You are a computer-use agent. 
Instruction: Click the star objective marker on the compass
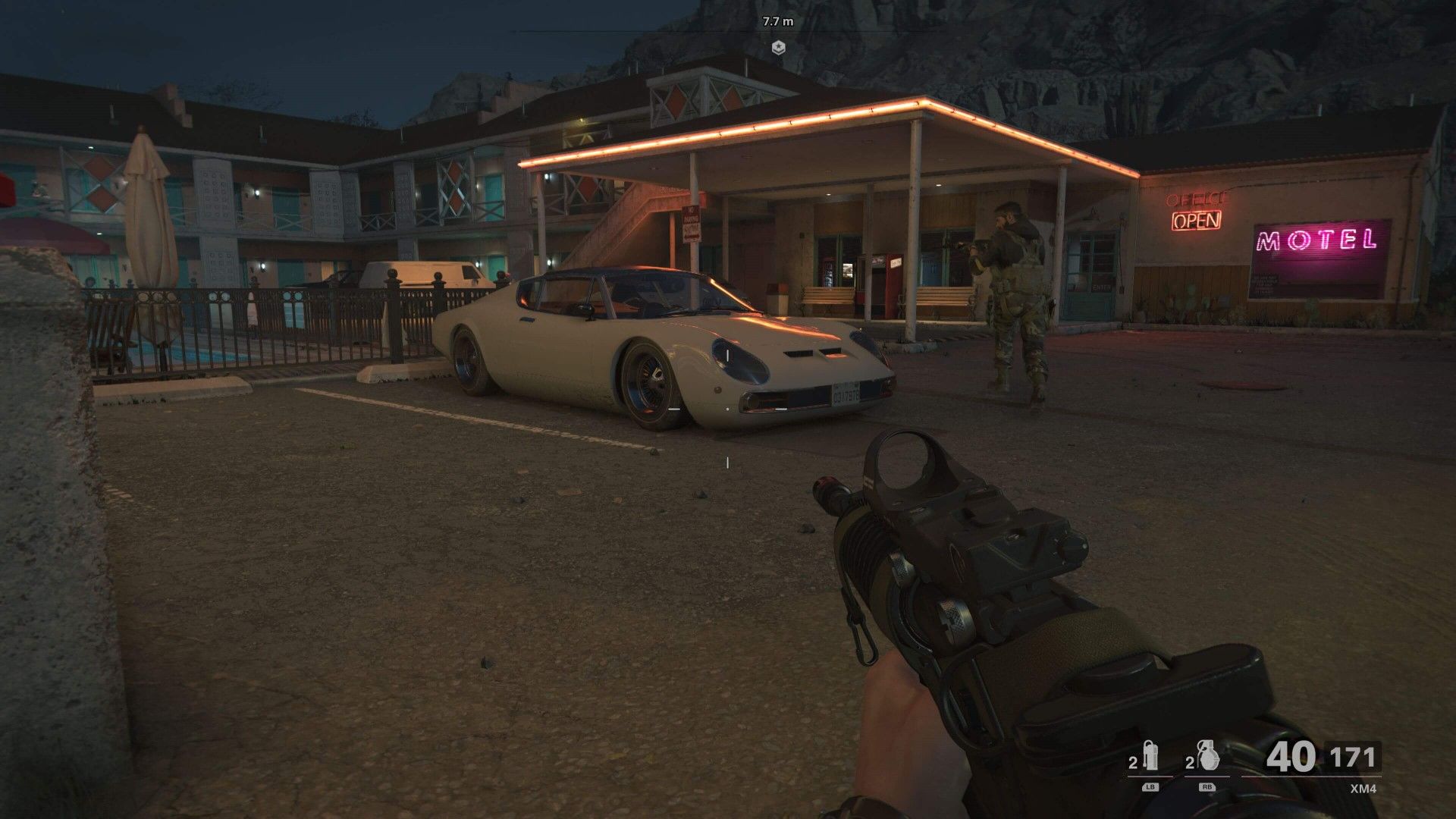[778, 47]
